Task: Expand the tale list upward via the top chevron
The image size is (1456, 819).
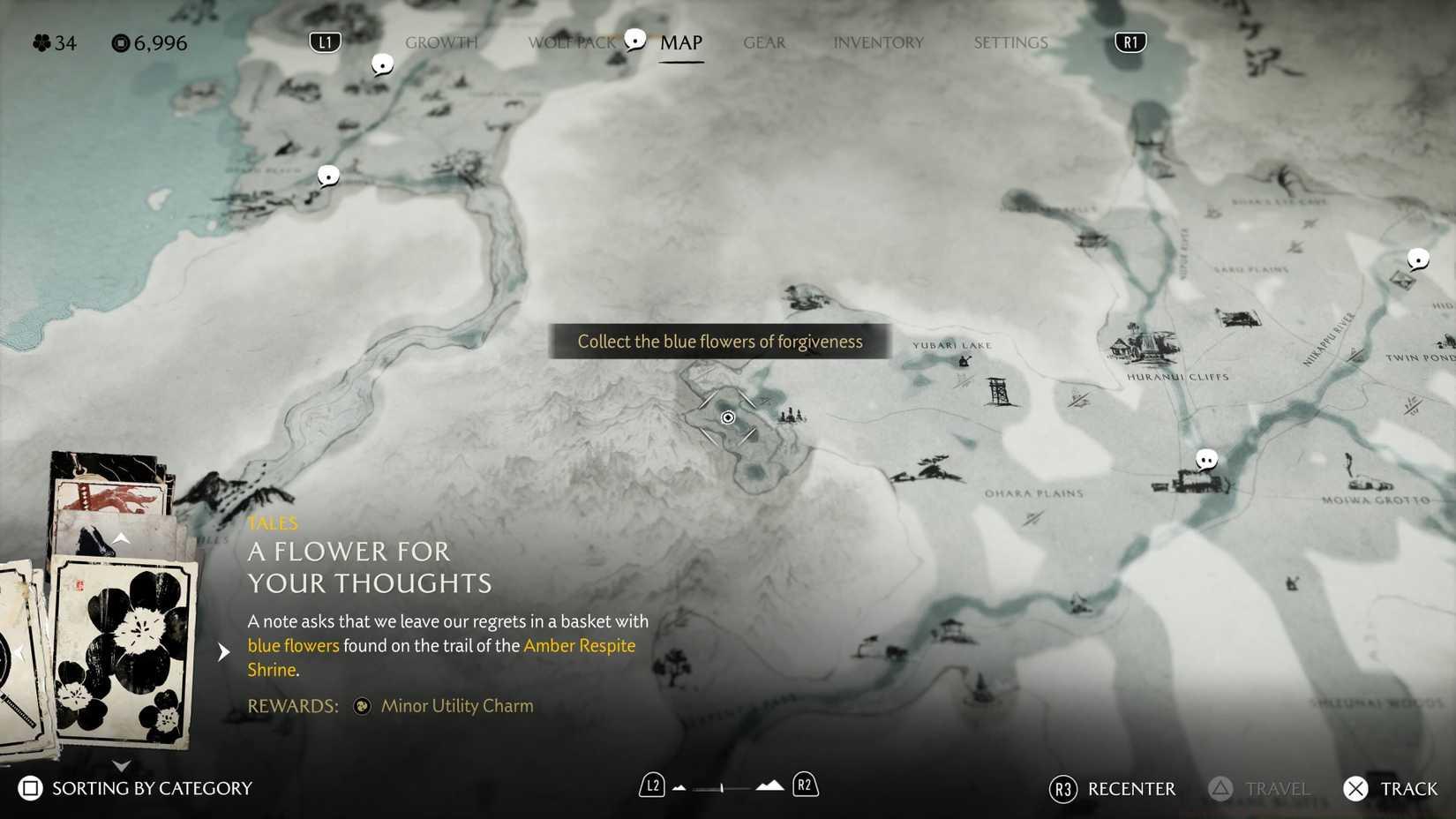Action: click(x=120, y=537)
